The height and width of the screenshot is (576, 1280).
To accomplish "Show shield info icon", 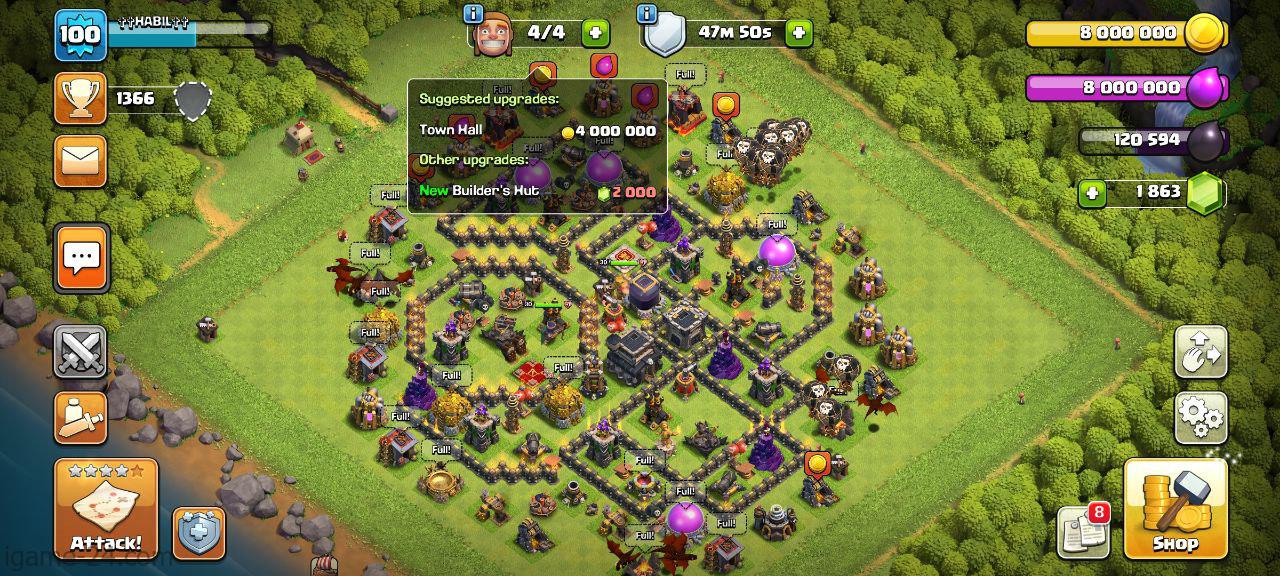I will tap(647, 13).
